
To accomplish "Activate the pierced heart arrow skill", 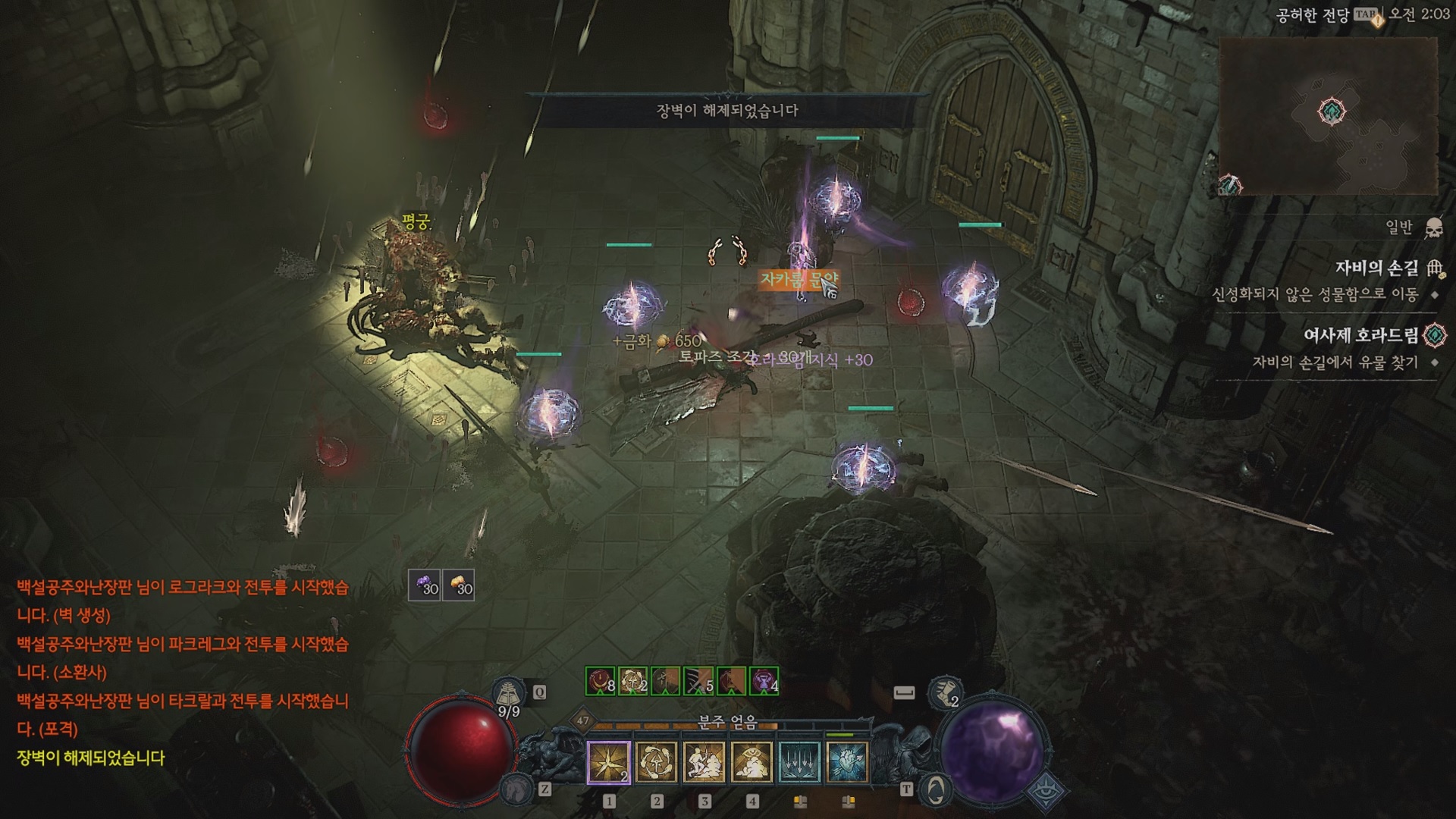I will click(847, 761).
